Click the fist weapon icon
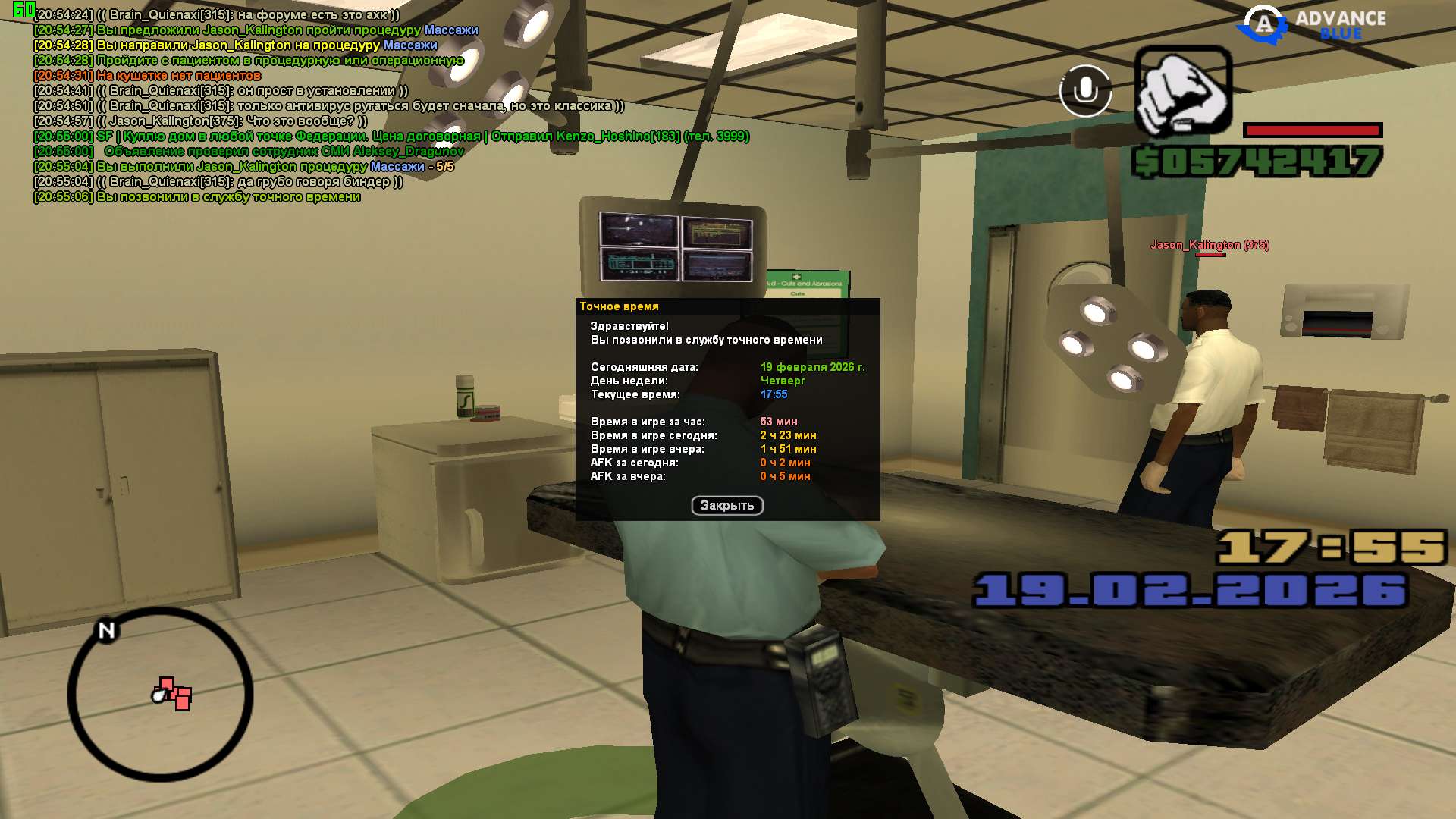Screen dimensions: 1456x819 (x=1183, y=93)
